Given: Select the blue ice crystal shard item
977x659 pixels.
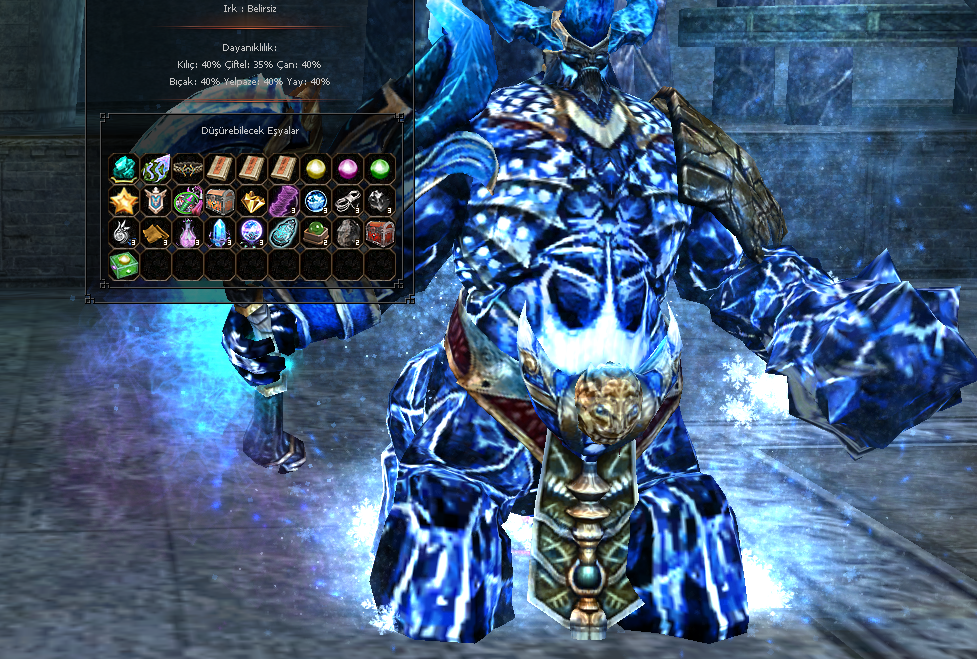Looking at the screenshot, I should [x=220, y=233].
